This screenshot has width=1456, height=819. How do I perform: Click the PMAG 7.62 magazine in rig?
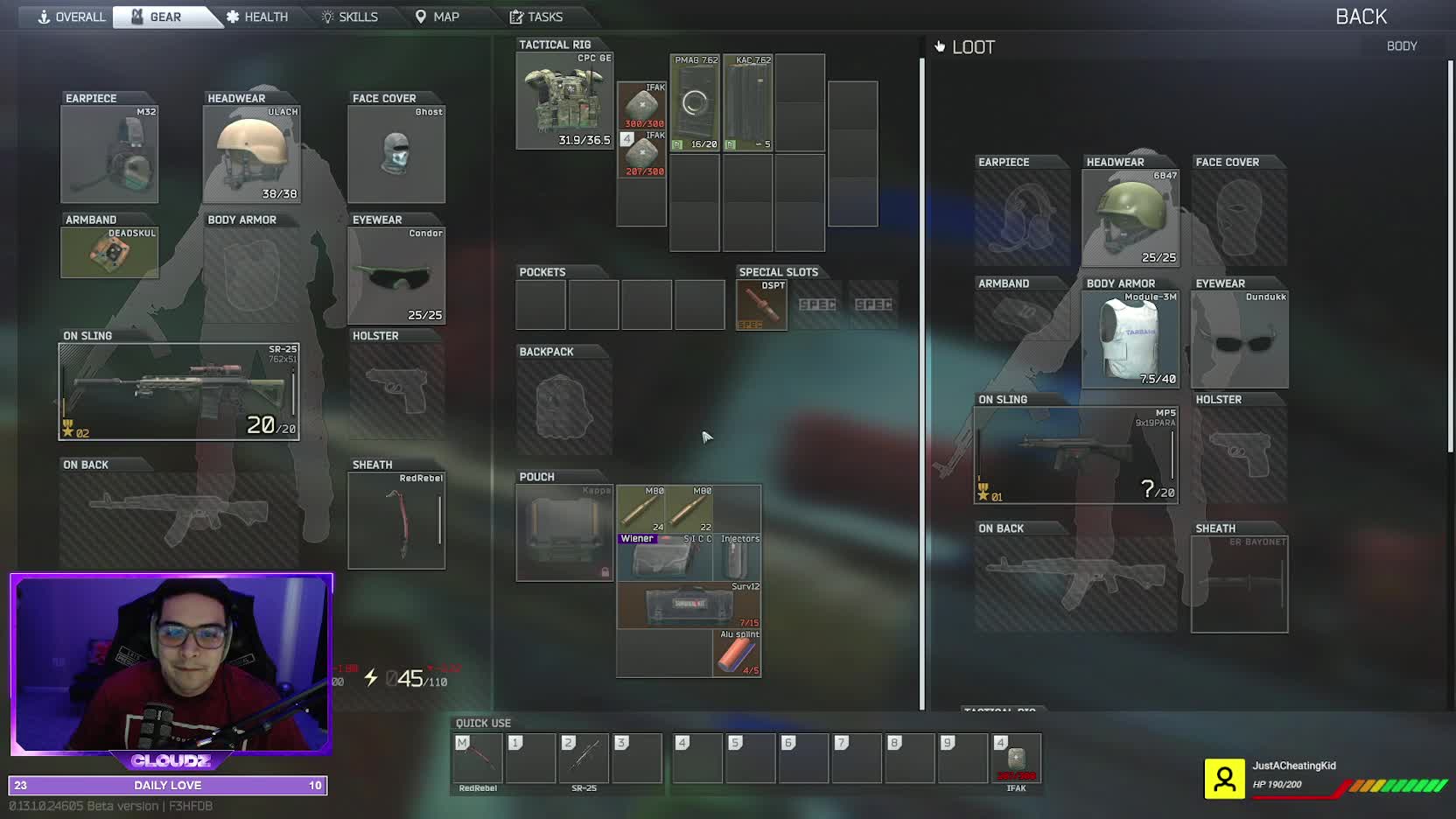[x=695, y=103]
